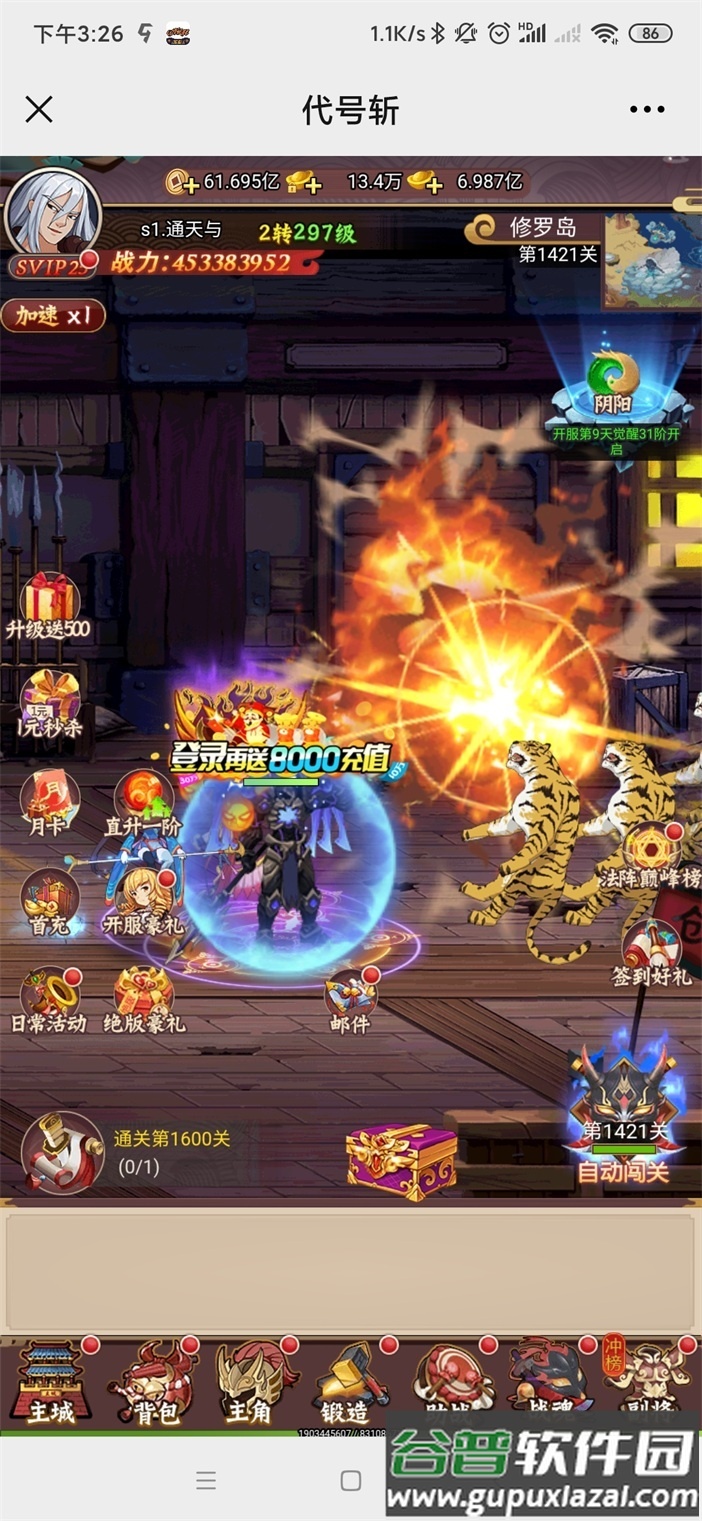Open the 日常活动 daily activities
The width and height of the screenshot is (702, 1521).
49,998
